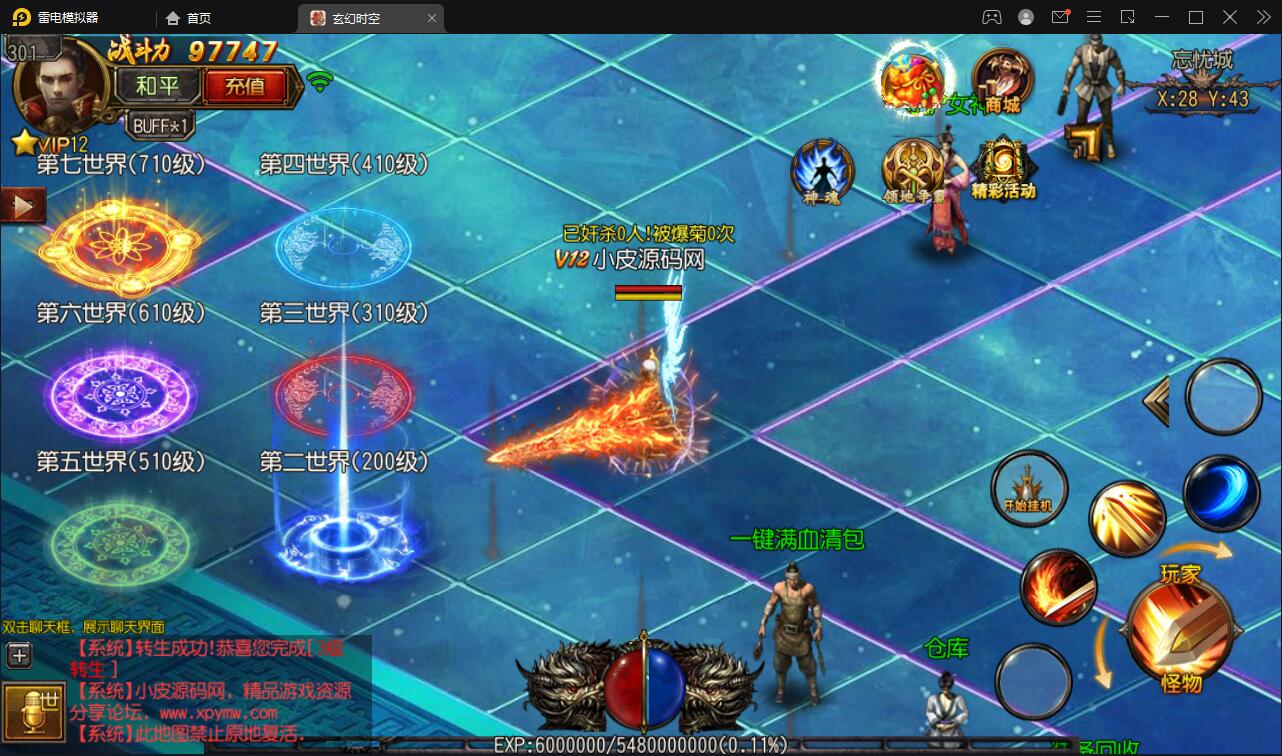Screen dimensions: 1282x756
Task: Toggle the BUFF*1 status indicator
Action: pyautogui.click(x=157, y=124)
